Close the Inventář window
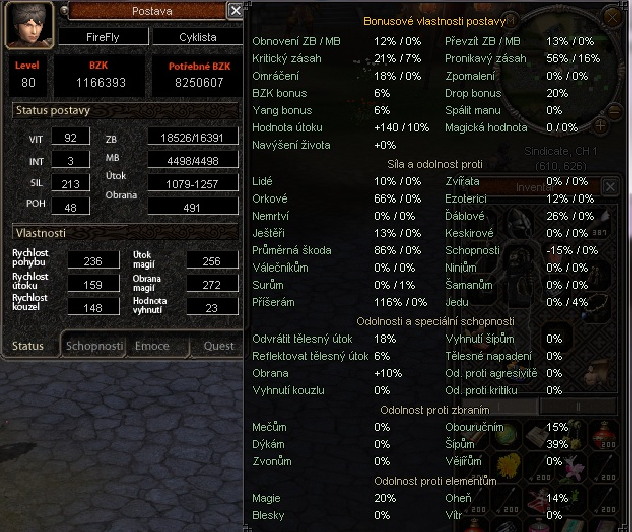The height and width of the screenshot is (532, 632). click(x=611, y=186)
